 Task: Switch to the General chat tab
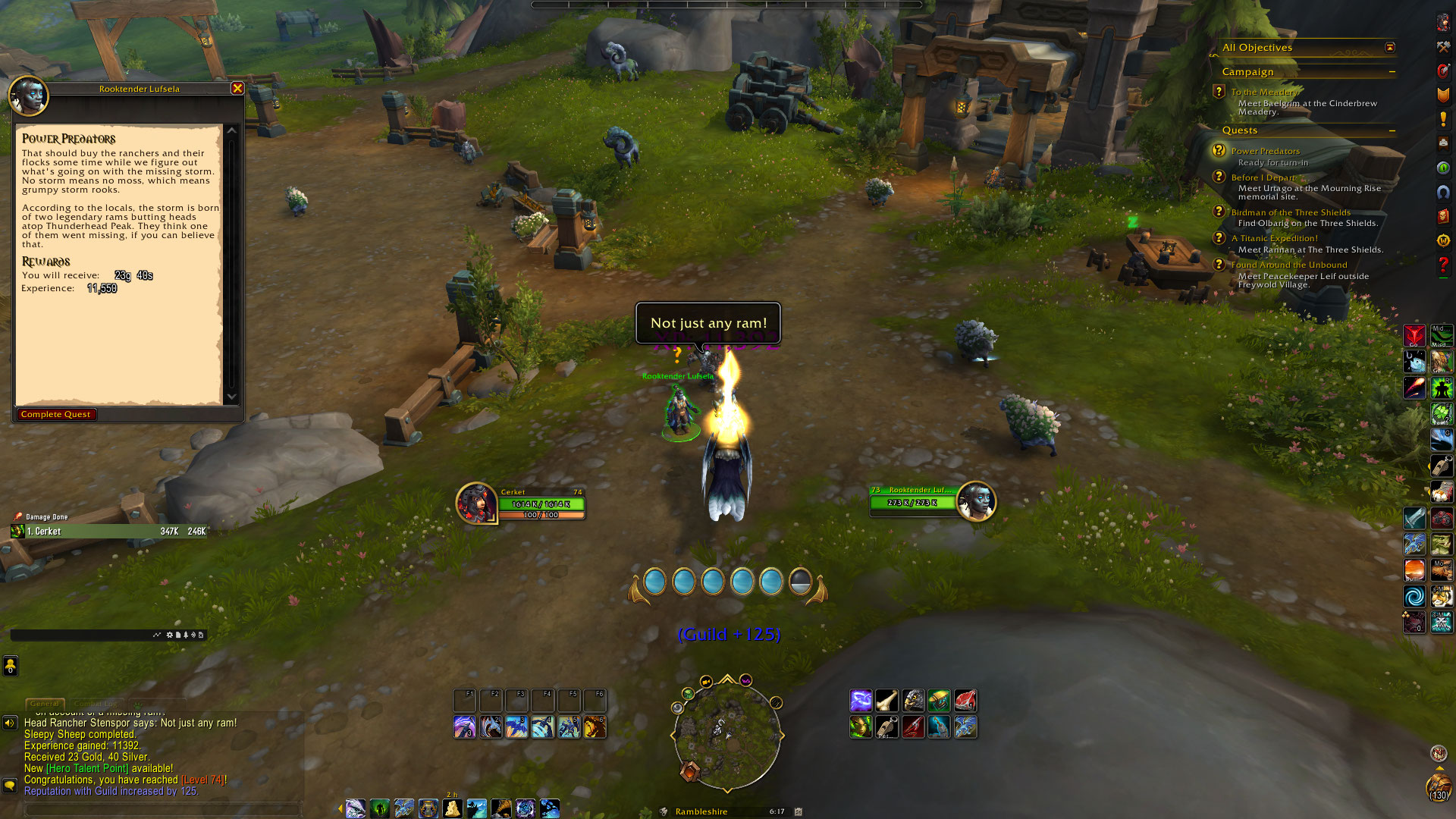click(45, 704)
